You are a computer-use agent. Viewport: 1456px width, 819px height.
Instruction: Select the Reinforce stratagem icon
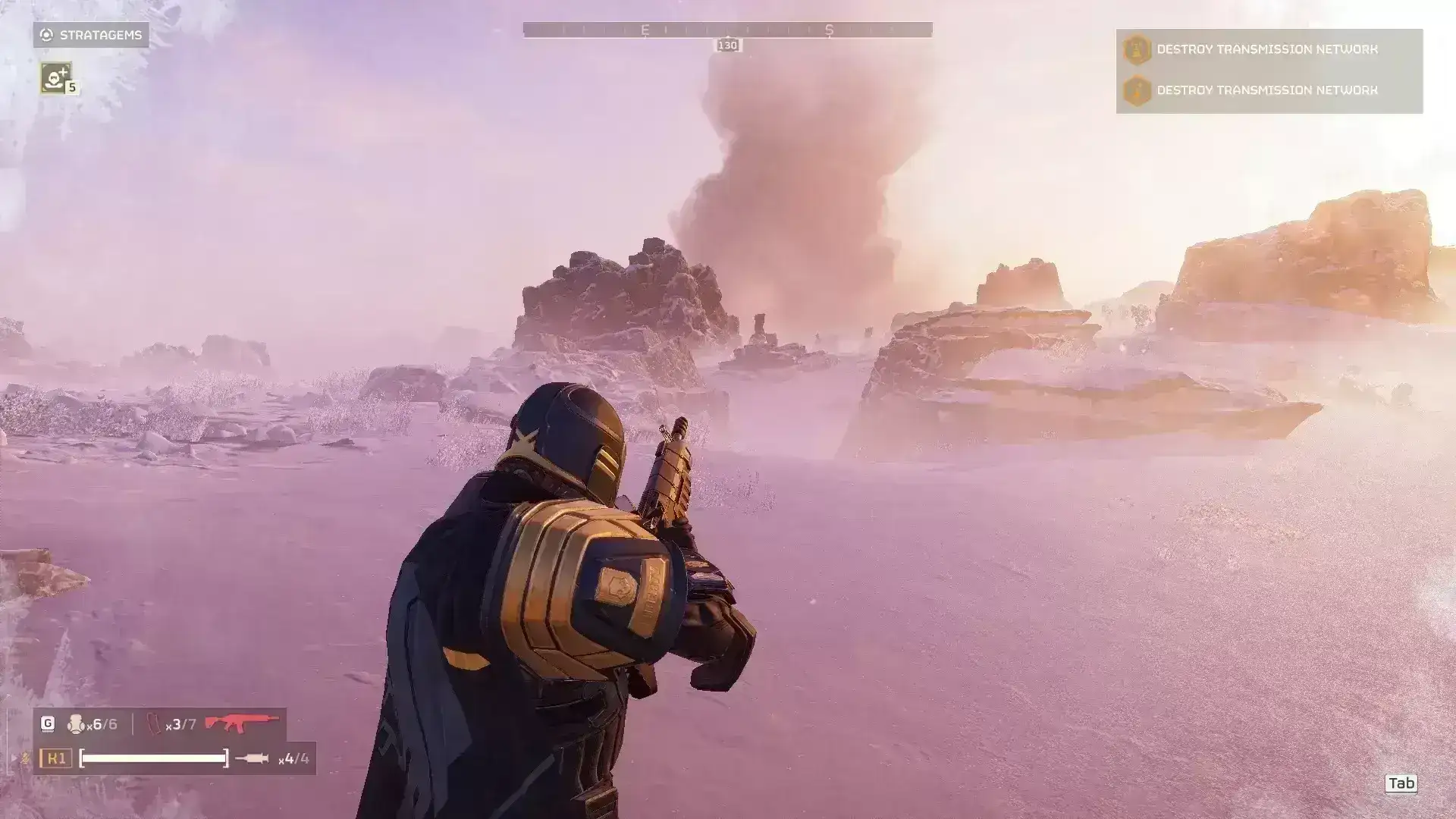click(56, 78)
